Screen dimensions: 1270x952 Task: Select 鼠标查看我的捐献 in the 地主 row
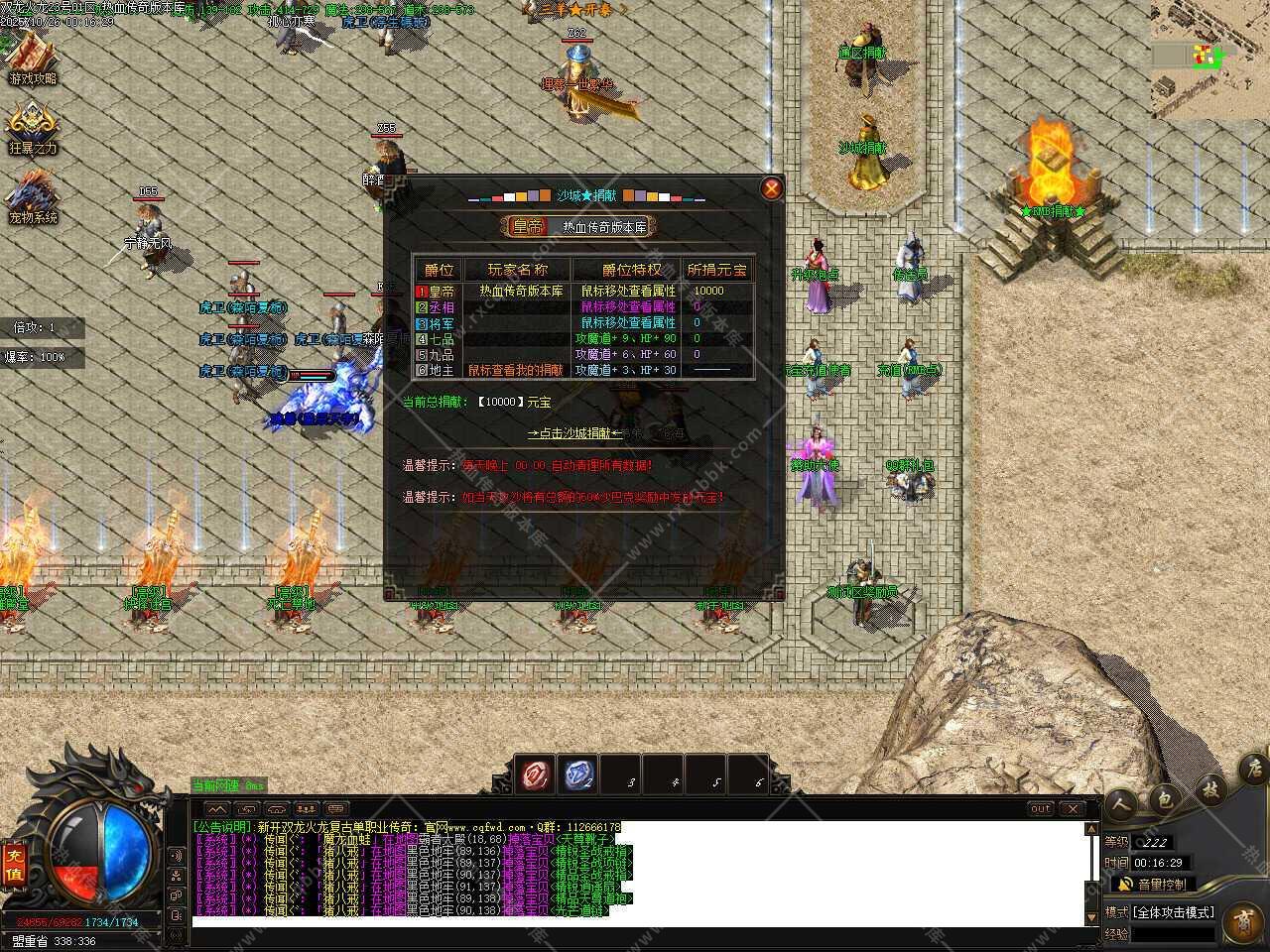pyautogui.click(x=515, y=370)
